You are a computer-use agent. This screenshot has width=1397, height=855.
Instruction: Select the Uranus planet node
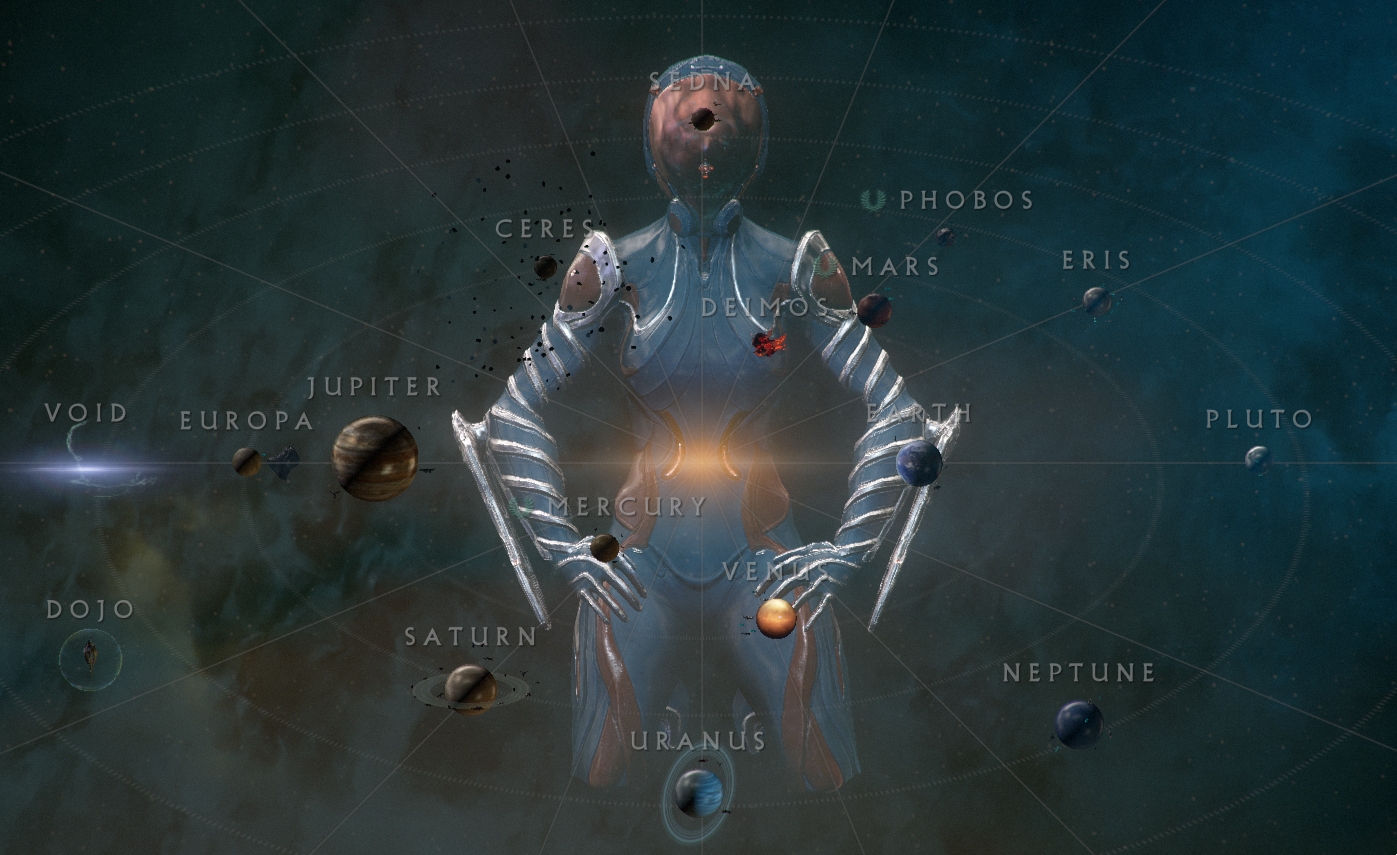click(x=699, y=792)
